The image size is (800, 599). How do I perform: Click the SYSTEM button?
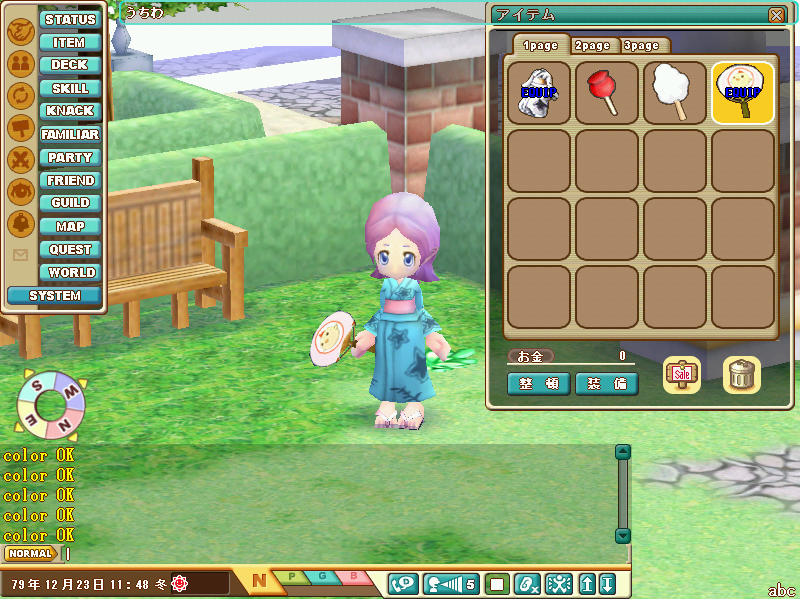point(54,295)
